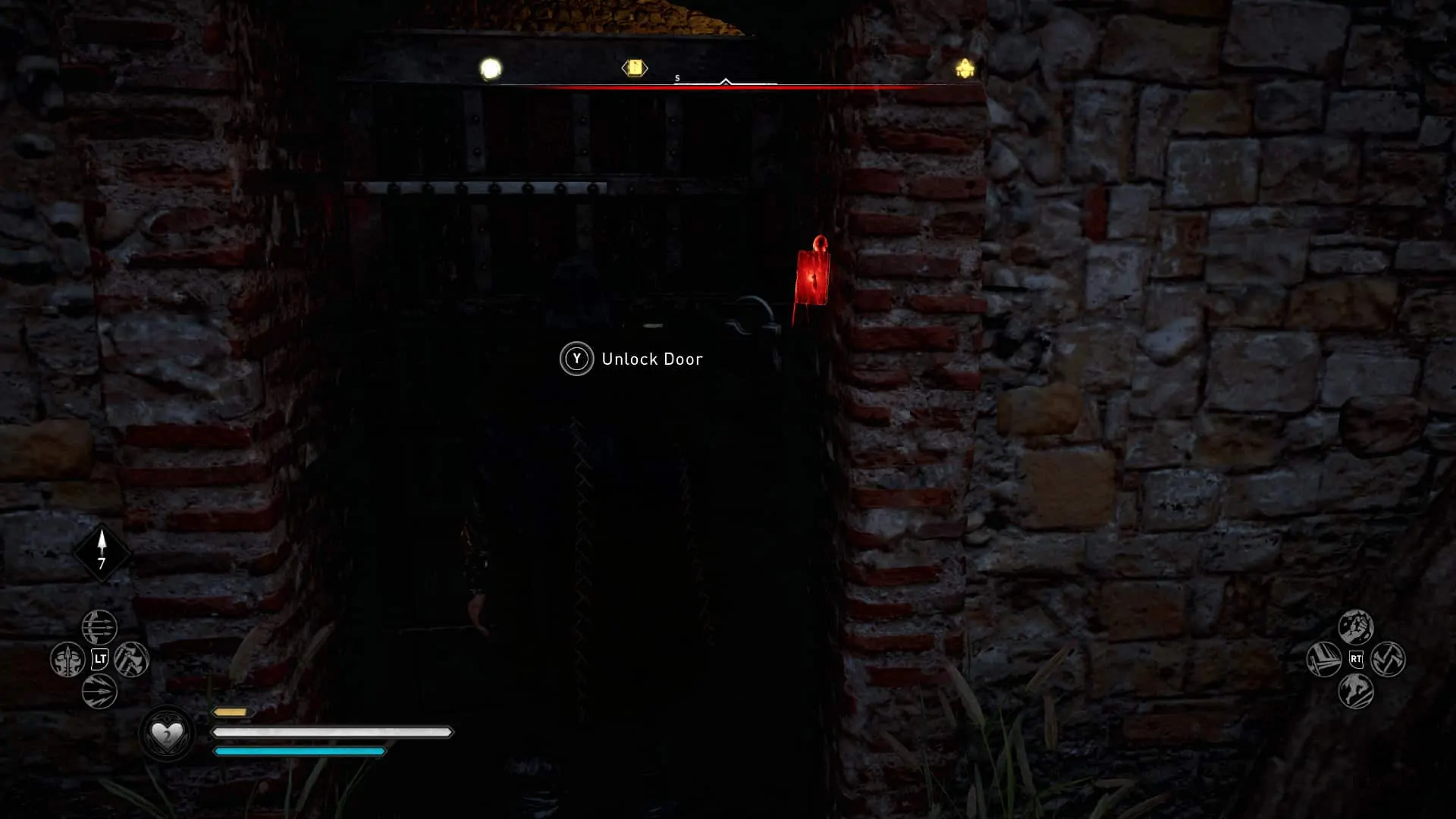Viewport: 1456px width, 819px height.
Task: Select the fist melee ability icon
Action: 1356,626
